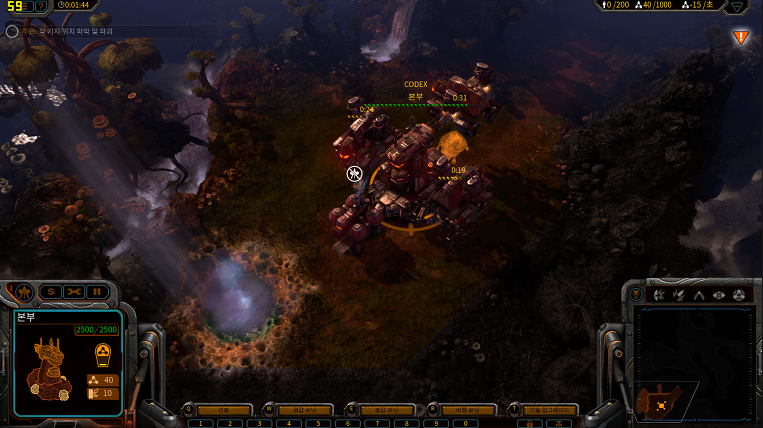Click the minimap base location
The image size is (763, 428).
pos(661,405)
